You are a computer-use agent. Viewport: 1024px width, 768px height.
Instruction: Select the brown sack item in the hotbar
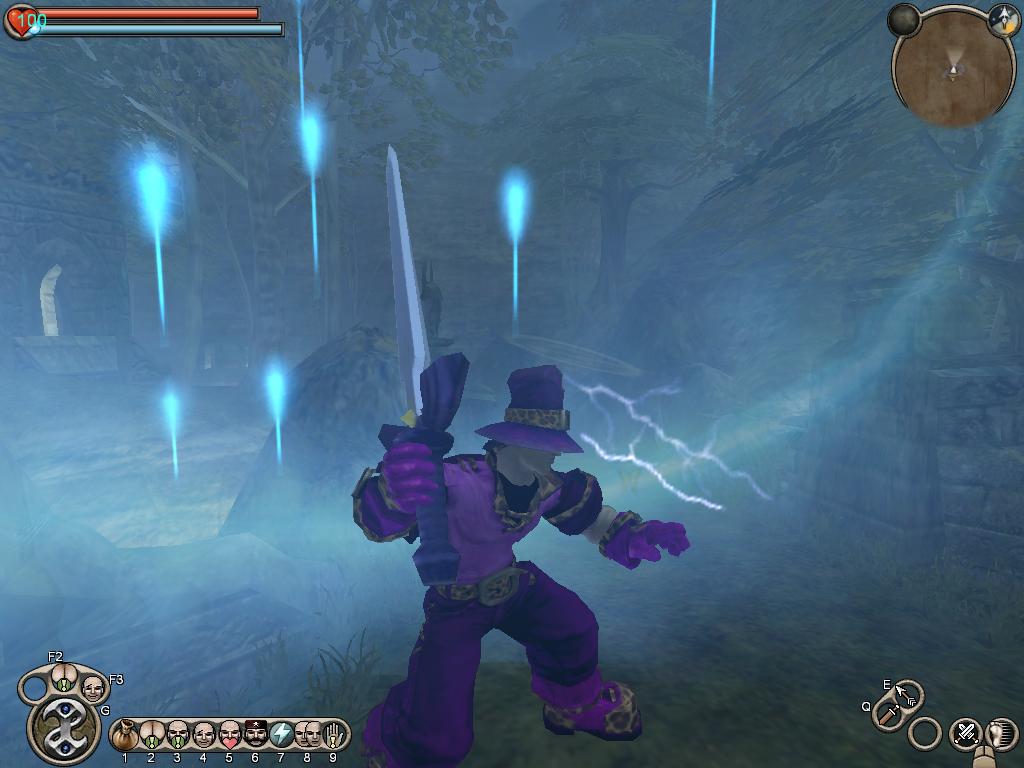click(x=125, y=737)
